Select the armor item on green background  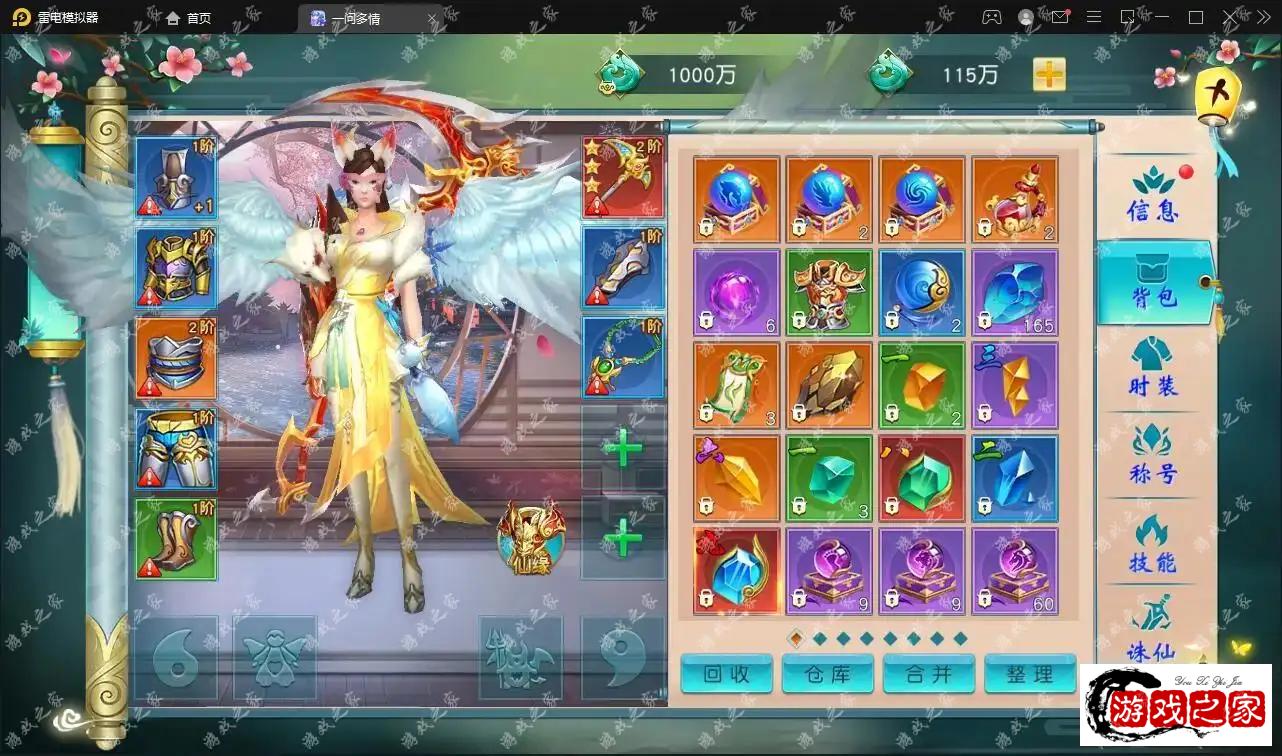coord(829,292)
